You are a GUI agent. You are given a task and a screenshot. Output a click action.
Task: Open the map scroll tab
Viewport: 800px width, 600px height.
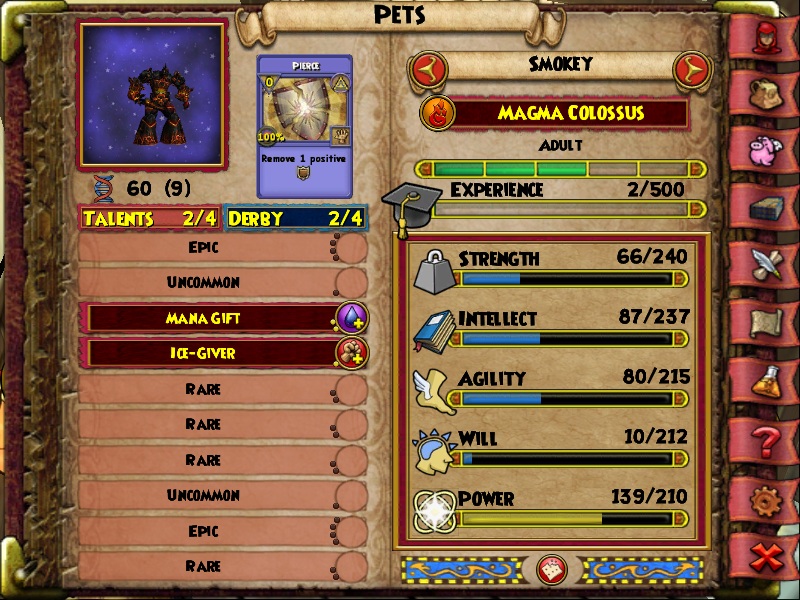(x=767, y=321)
